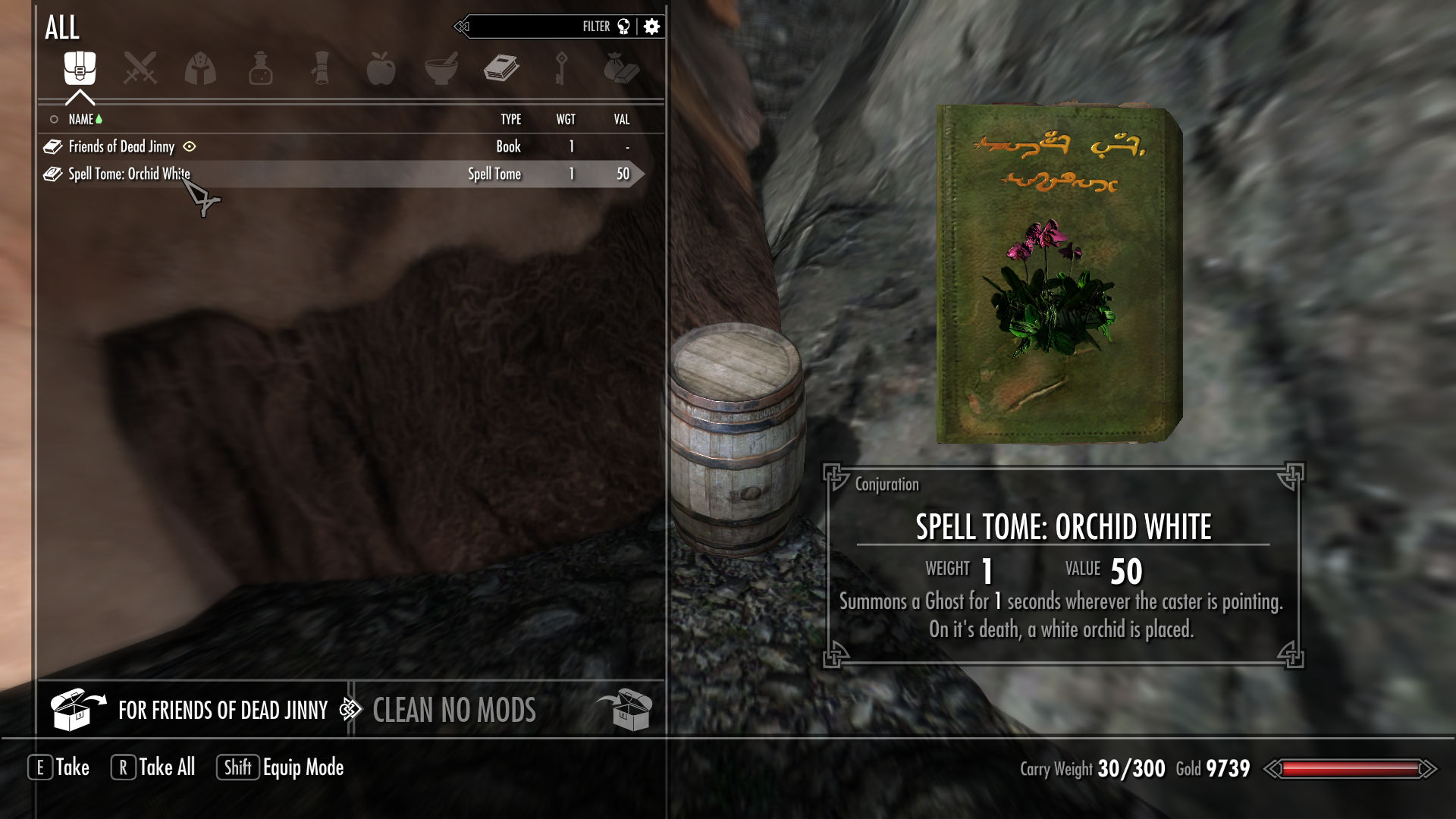Sort items by WGT column

click(566, 119)
